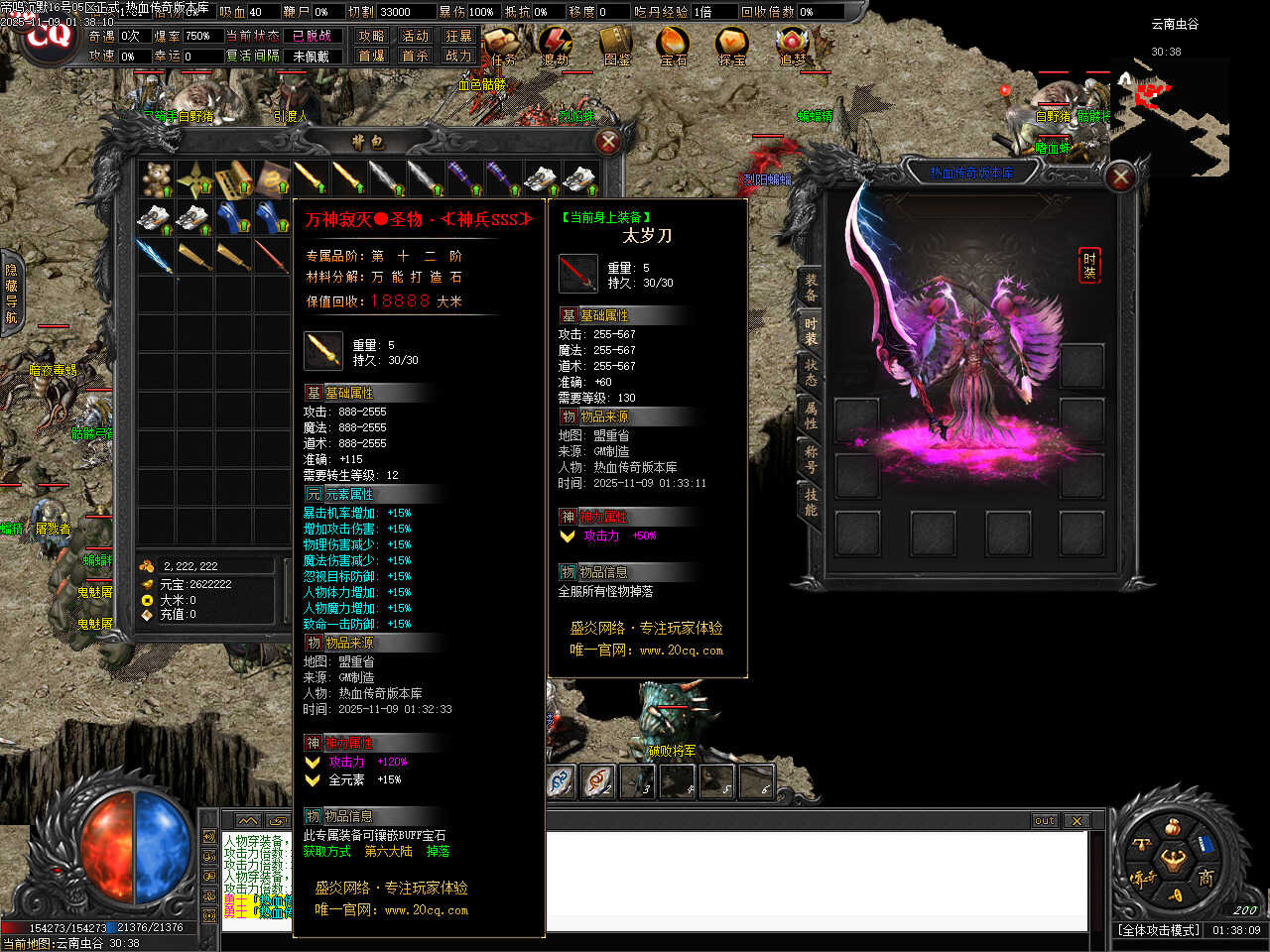Open the 渡劫 lightning icon
Viewport: 1270px width, 952px height.
[x=556, y=46]
